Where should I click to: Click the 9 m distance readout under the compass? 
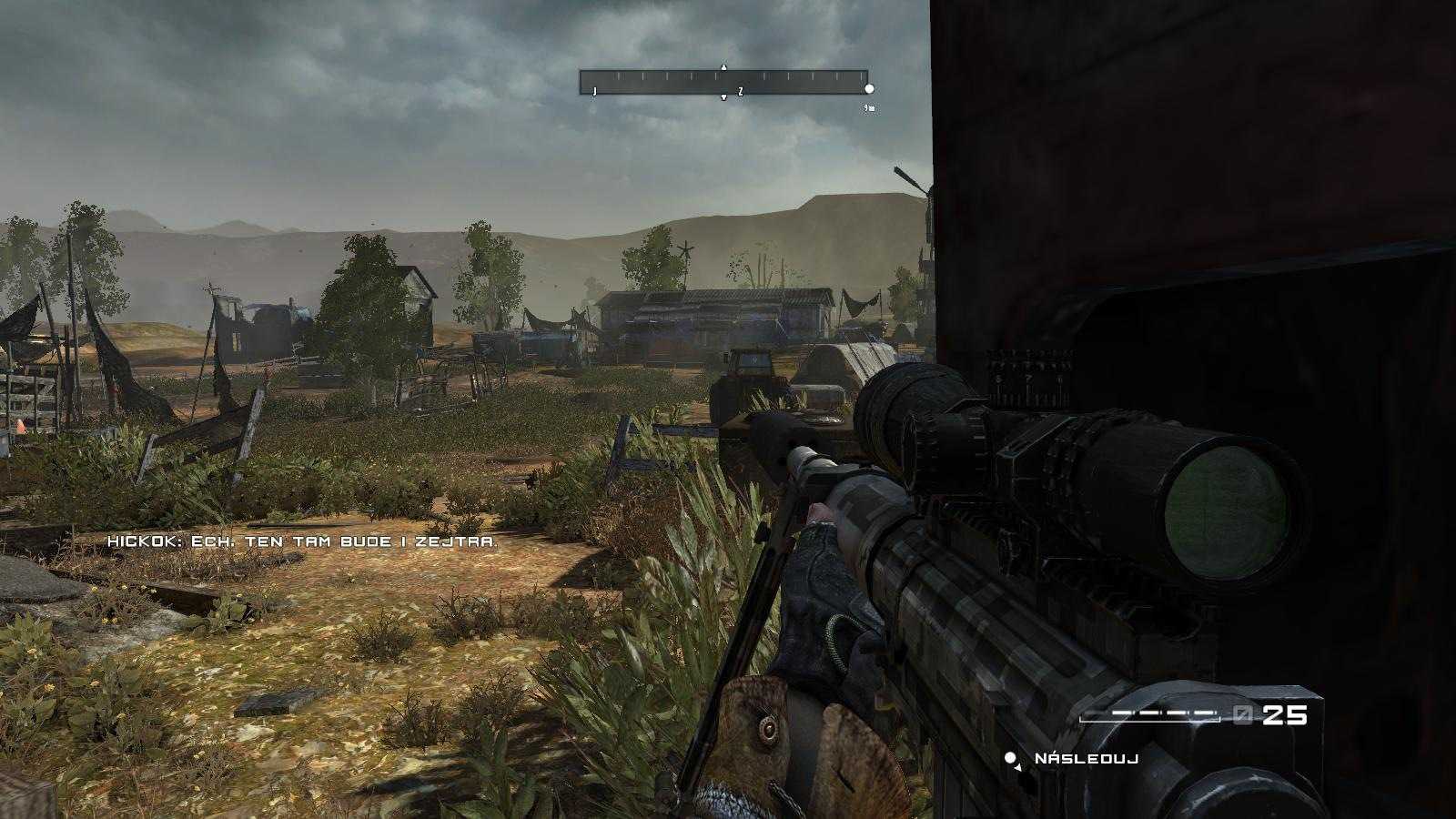click(x=869, y=107)
